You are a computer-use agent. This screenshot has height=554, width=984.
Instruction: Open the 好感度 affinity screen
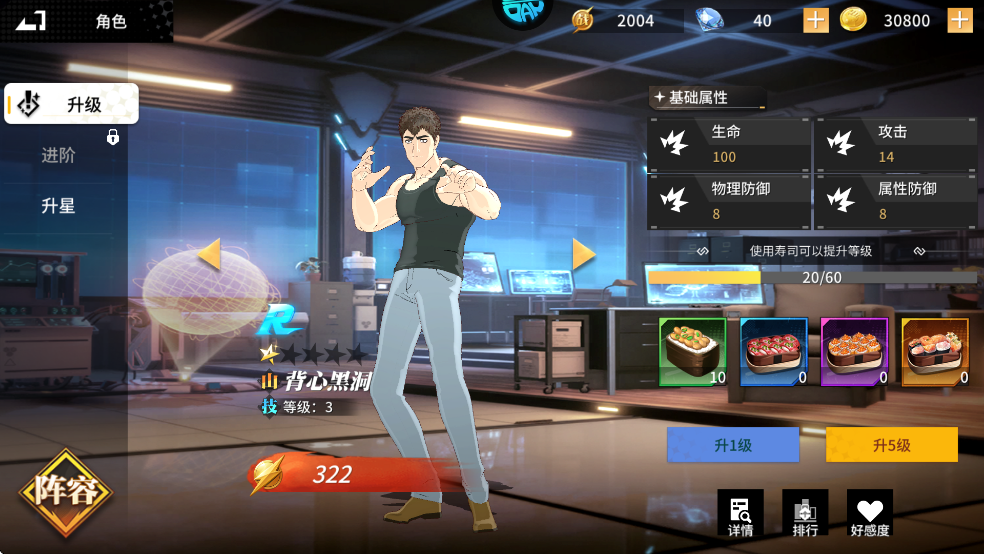coord(869,513)
